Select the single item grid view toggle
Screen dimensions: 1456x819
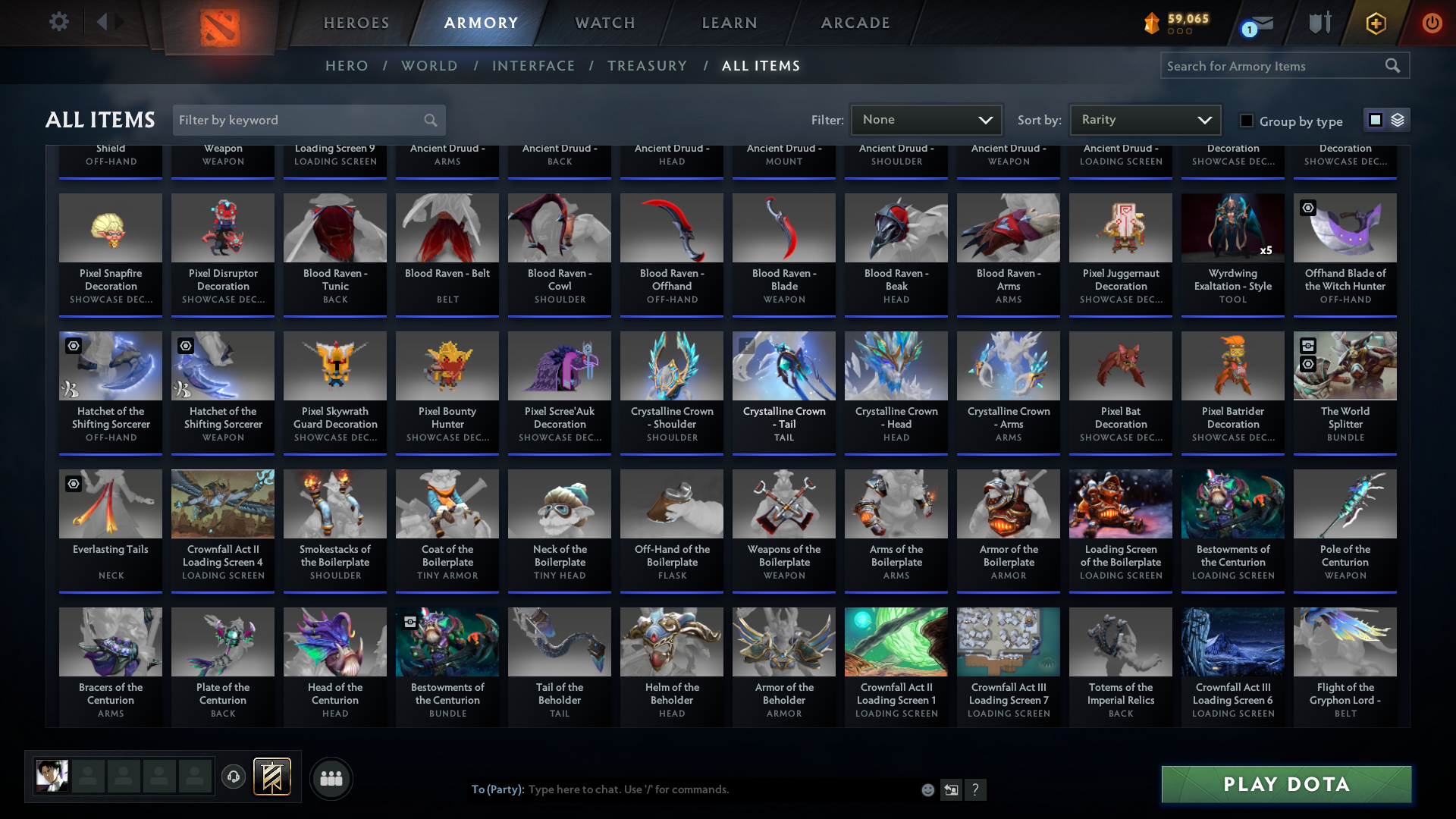1376,119
